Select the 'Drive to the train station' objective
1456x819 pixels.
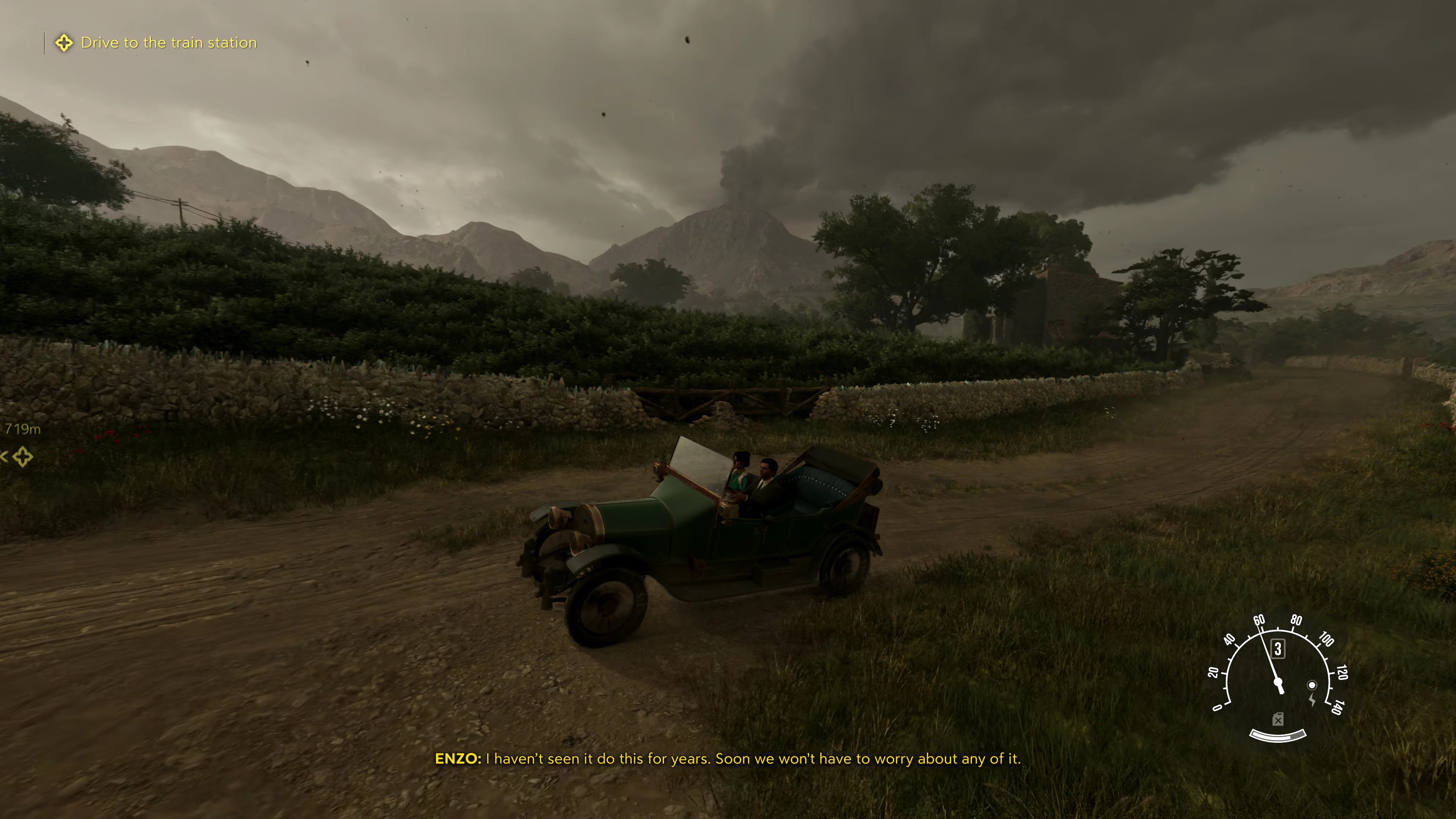click(168, 43)
